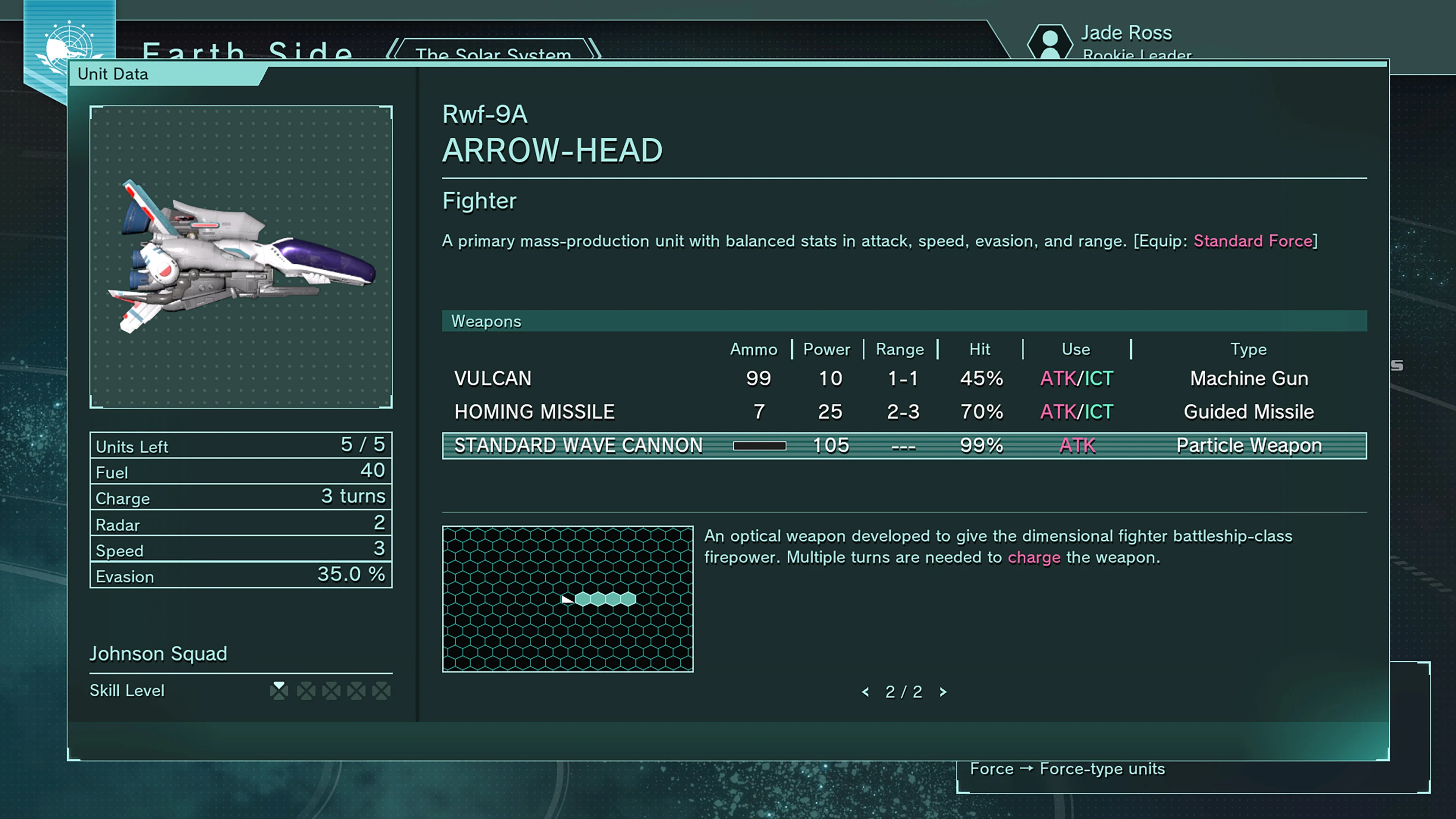
Task: Click the Standard Wave Cannon charge gauge bar
Action: pos(759,446)
